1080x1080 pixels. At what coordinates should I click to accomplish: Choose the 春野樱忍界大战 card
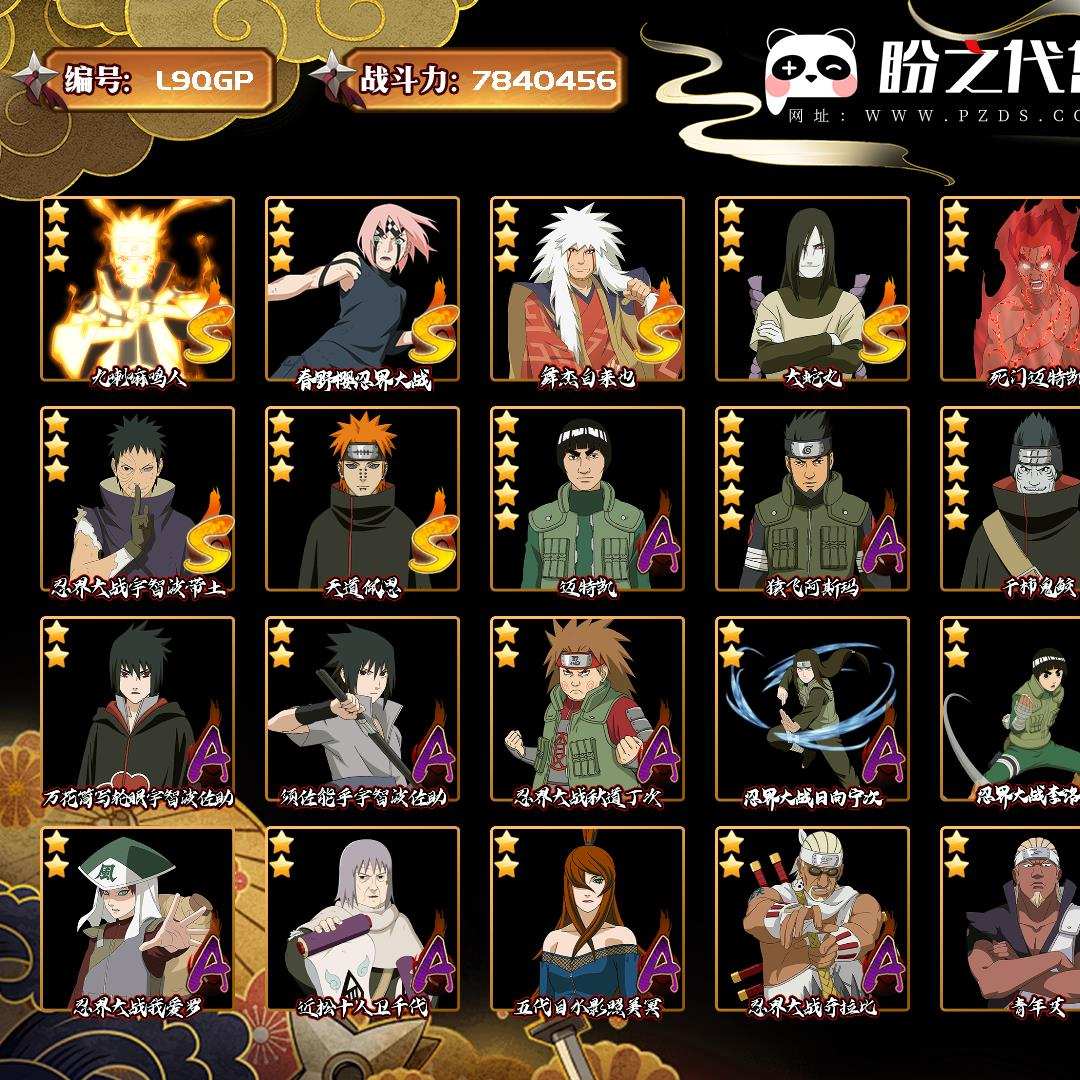(x=362, y=288)
